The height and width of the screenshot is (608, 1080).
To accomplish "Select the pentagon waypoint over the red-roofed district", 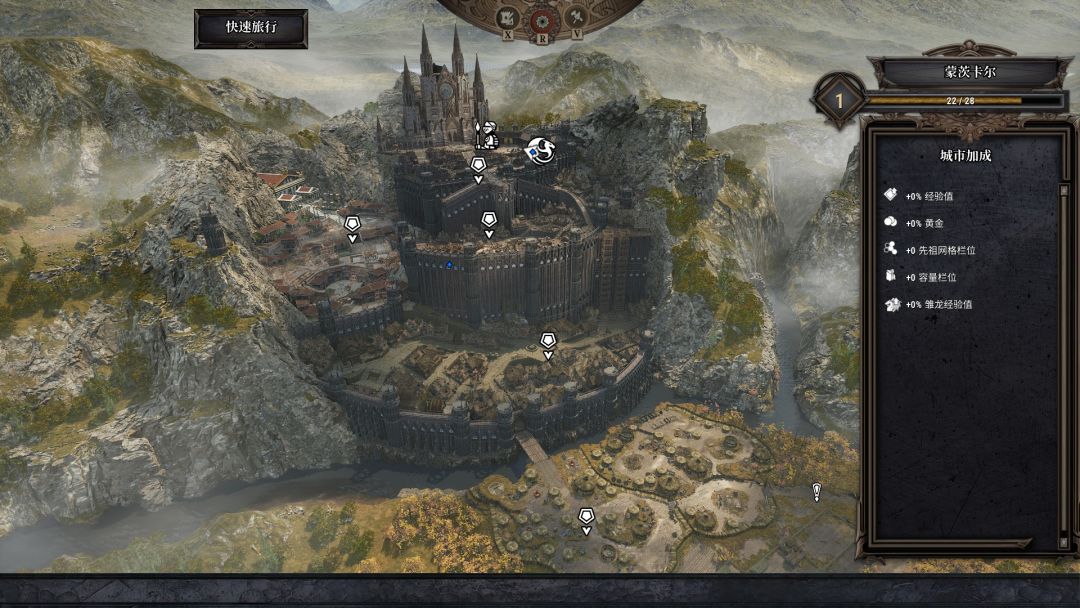I will tap(352, 225).
